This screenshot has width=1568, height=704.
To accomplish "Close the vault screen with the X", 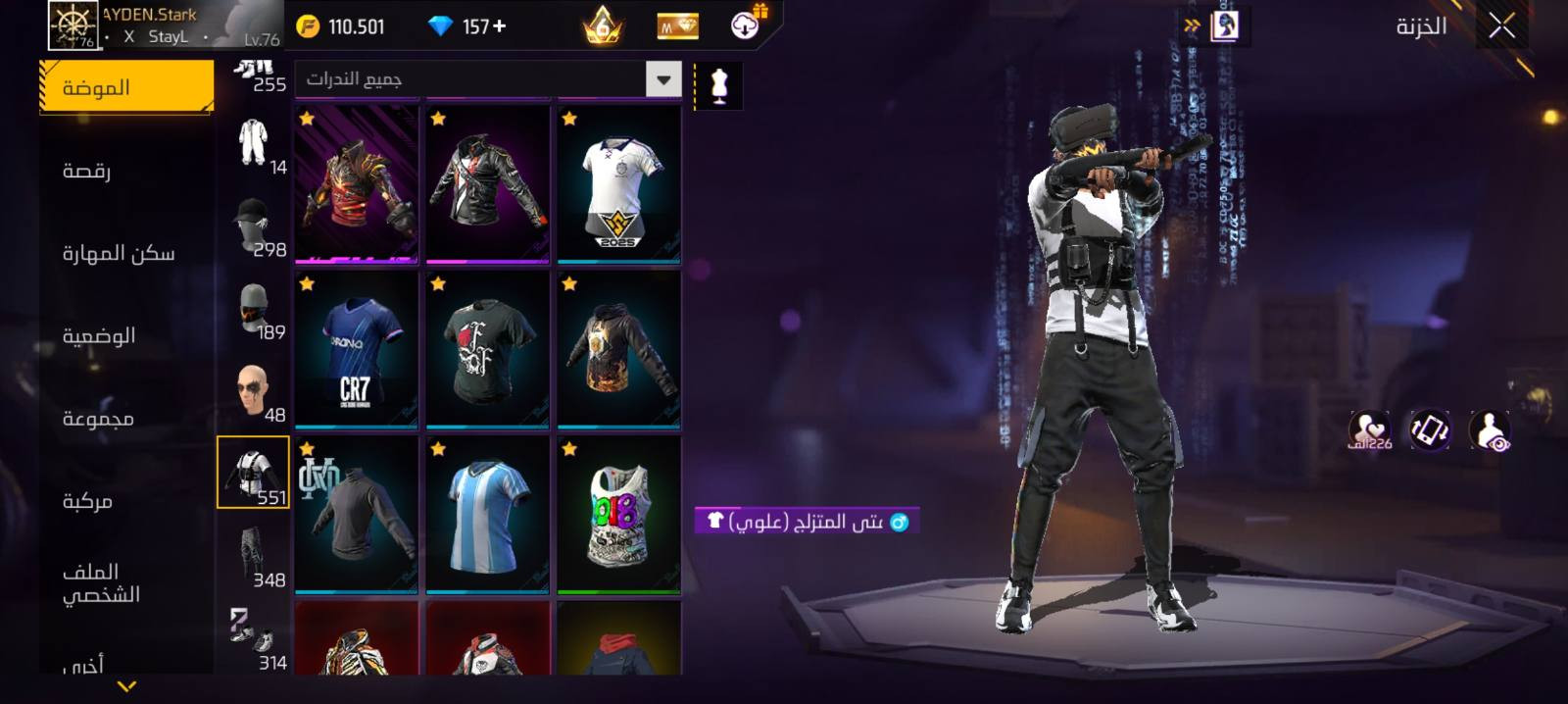I will (1501, 26).
